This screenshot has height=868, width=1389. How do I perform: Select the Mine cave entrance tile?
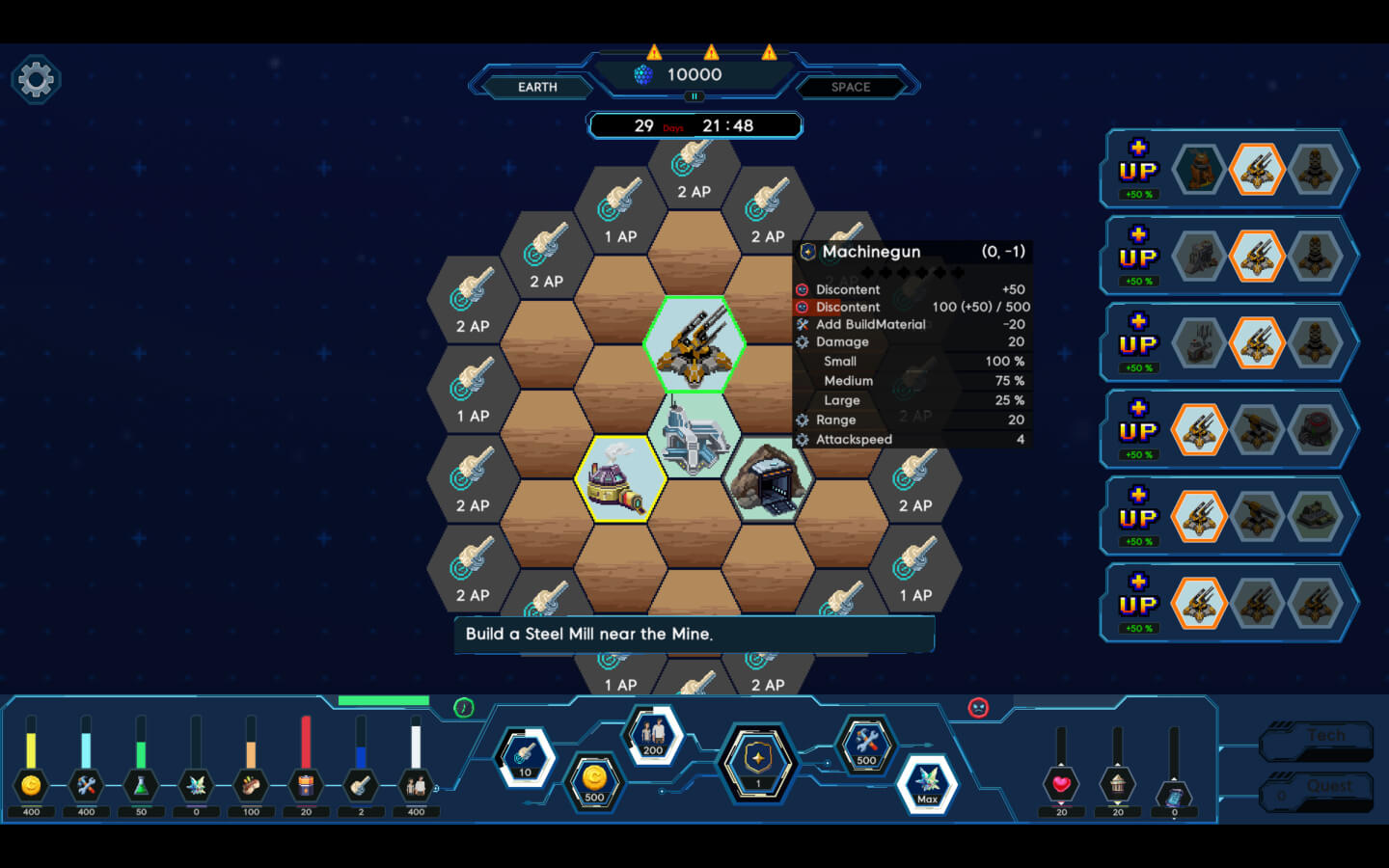768,478
